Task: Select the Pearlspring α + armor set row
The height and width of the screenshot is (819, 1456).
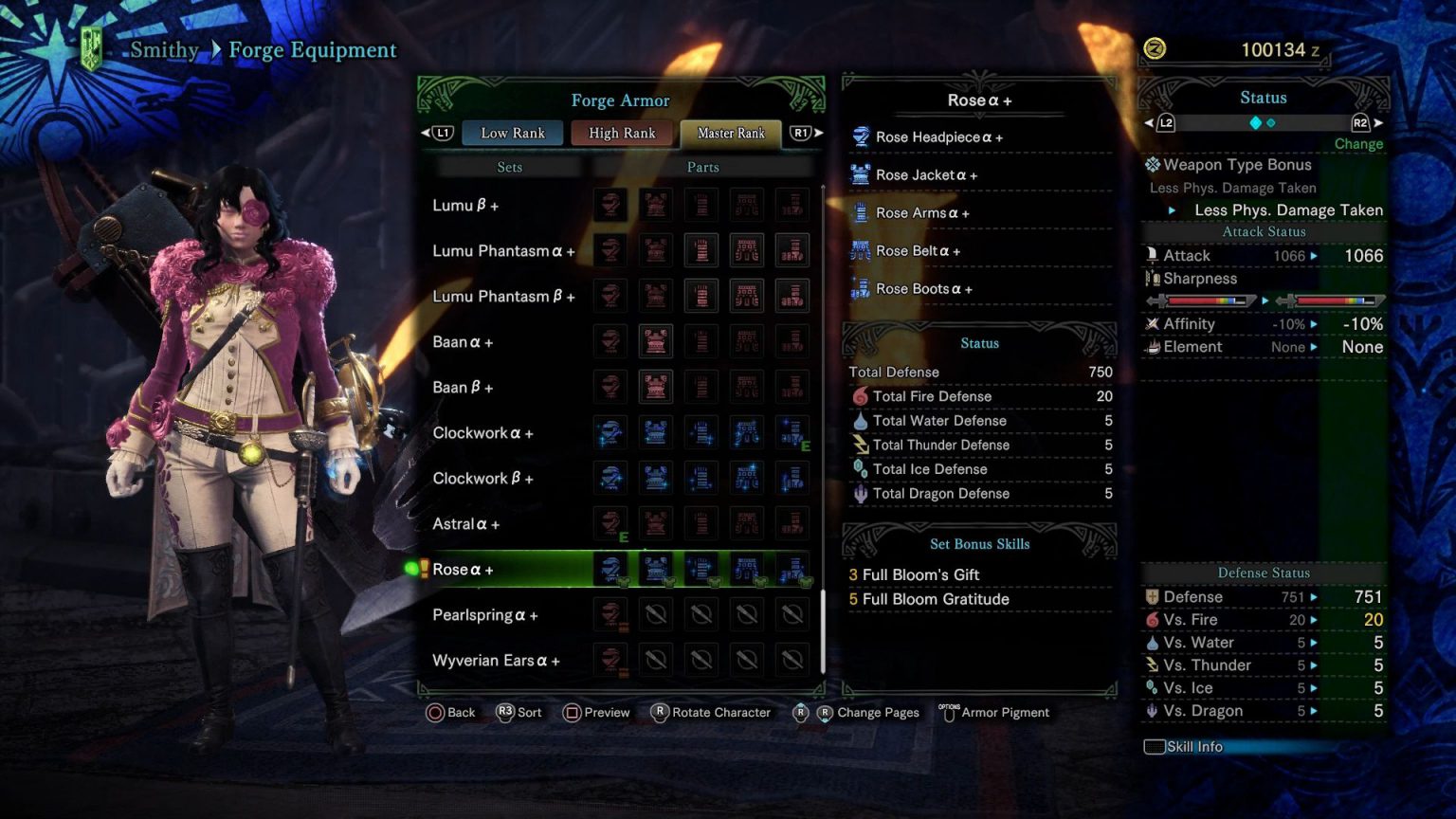Action: 486,614
